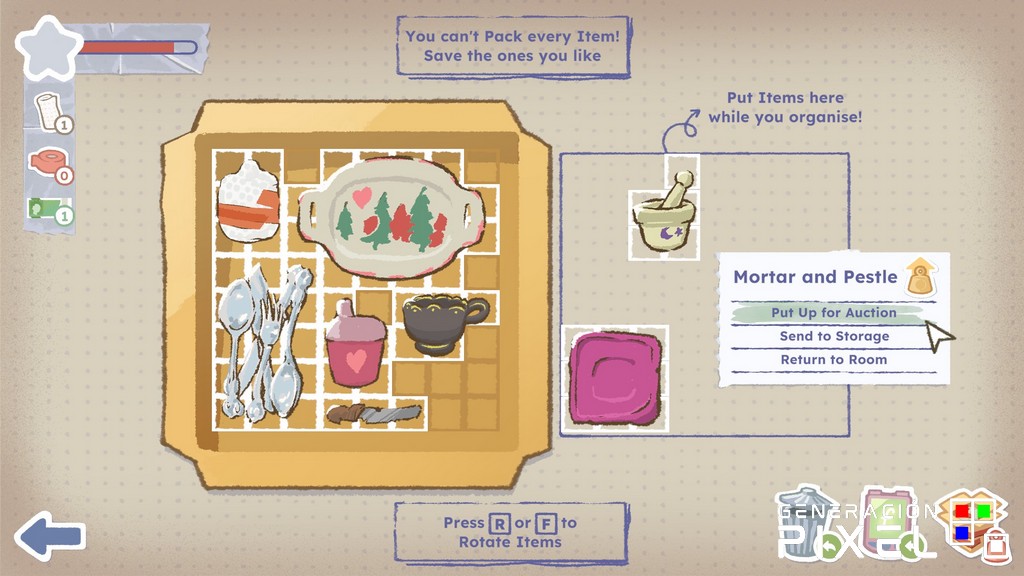The height and width of the screenshot is (576, 1024).
Task: Click the green cash bill icon
Action: [46, 209]
